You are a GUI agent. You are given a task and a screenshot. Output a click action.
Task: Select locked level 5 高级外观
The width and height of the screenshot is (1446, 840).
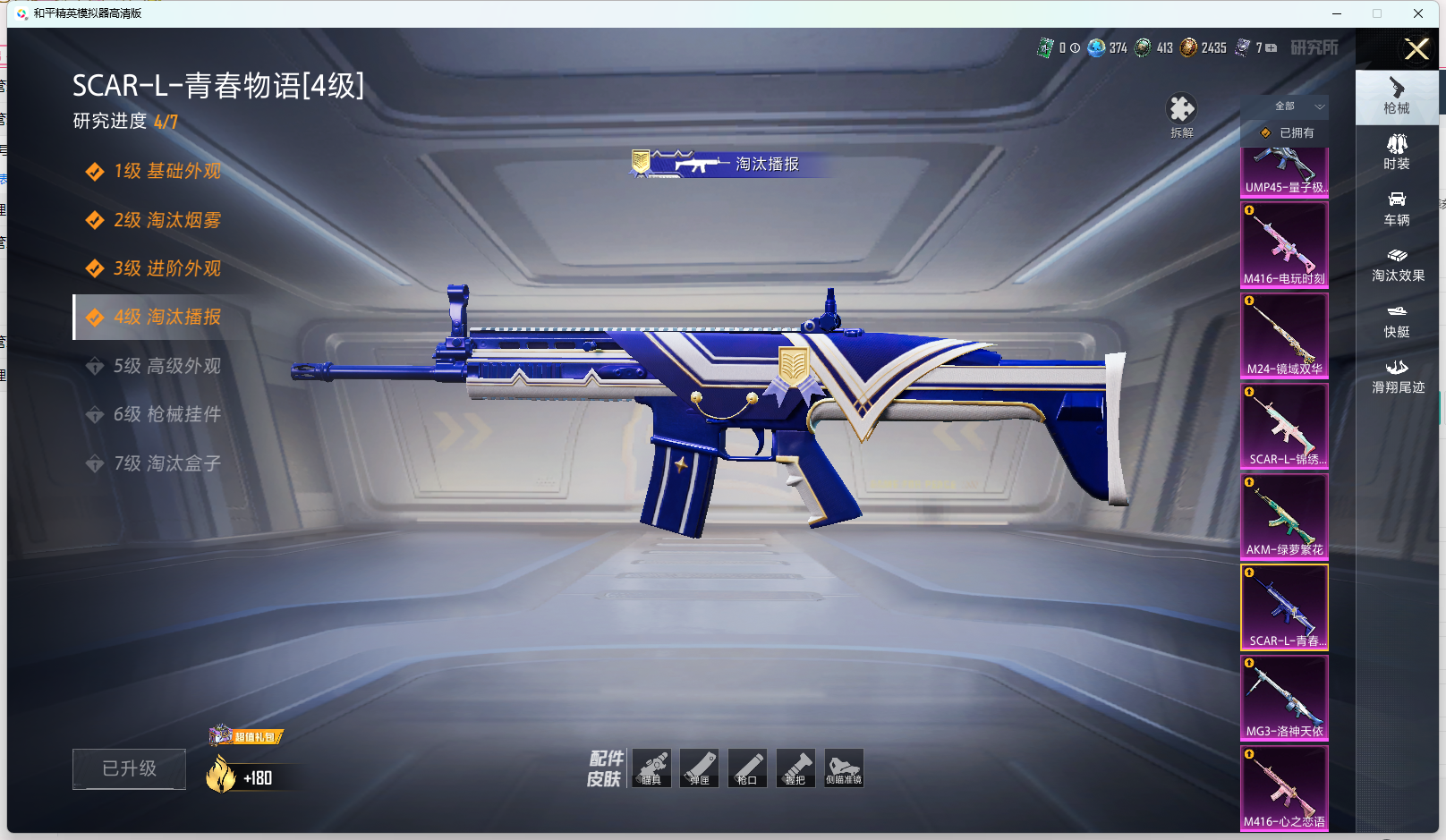[166, 366]
